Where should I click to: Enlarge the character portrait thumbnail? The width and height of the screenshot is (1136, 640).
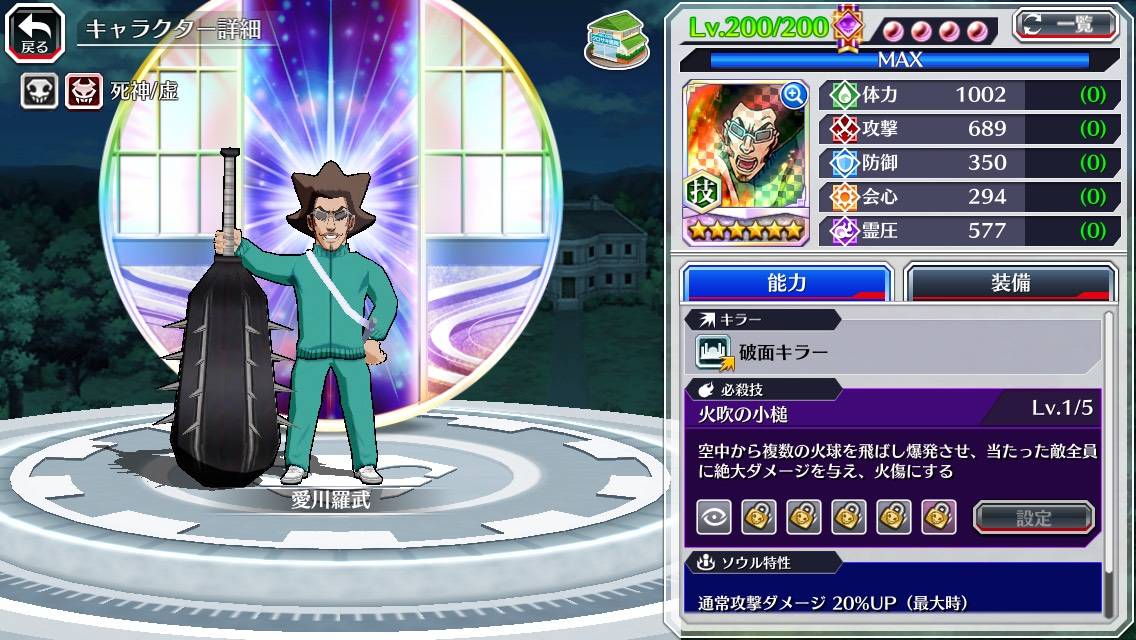click(x=794, y=95)
